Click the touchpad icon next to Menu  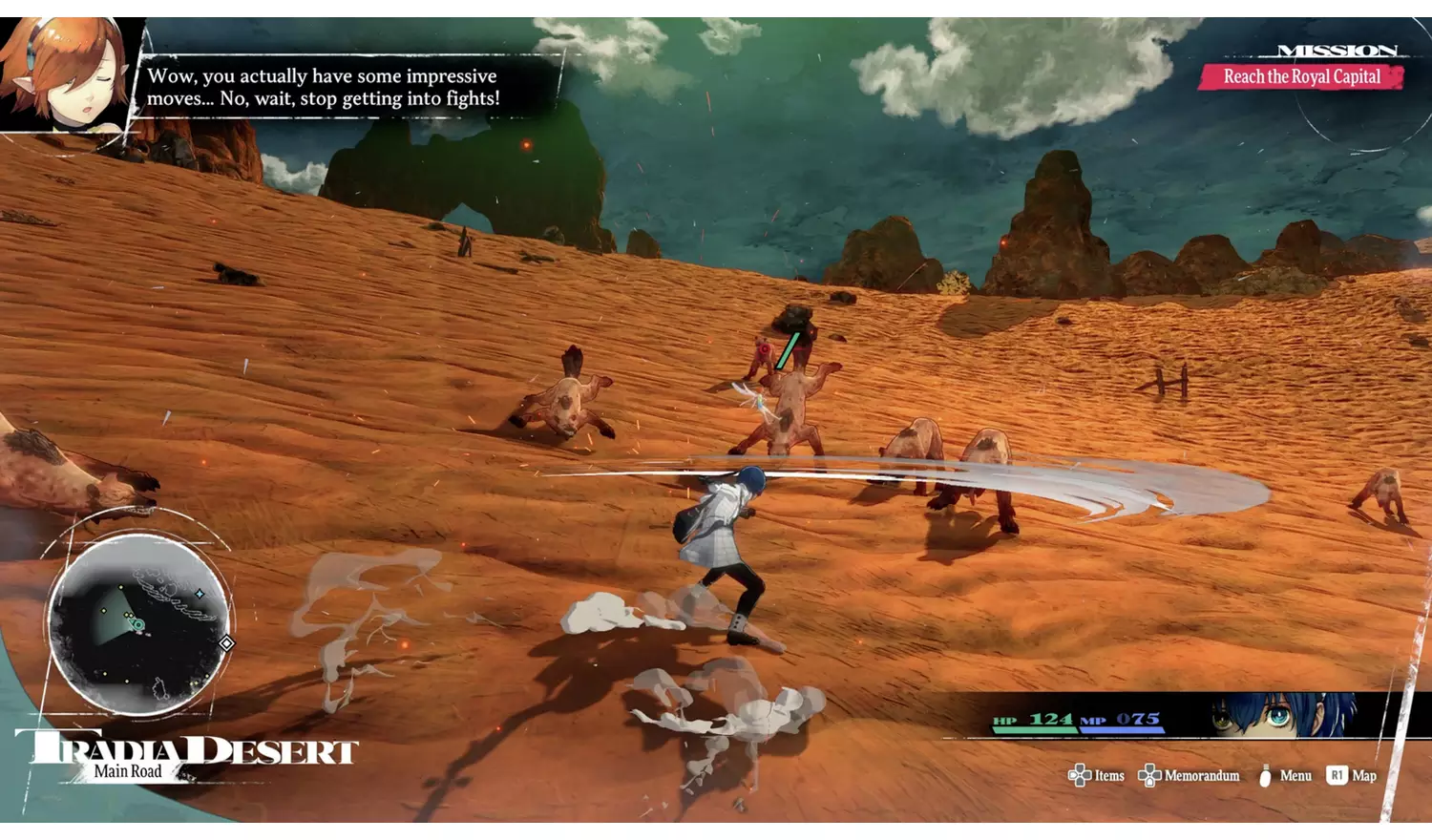[1265, 775]
